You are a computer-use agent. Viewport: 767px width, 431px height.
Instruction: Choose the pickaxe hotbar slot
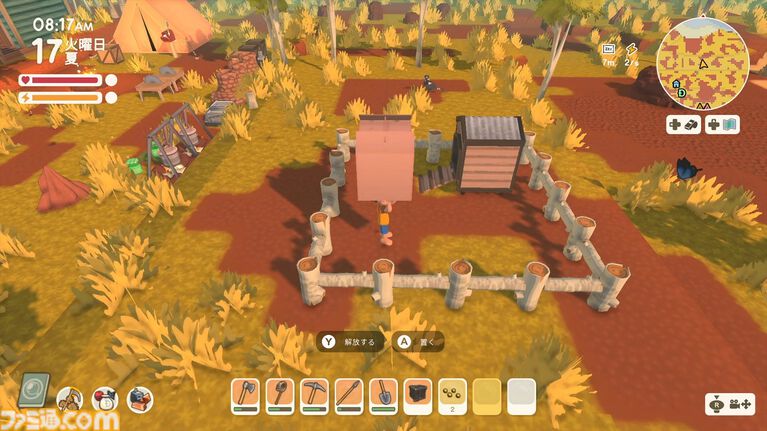314,395
